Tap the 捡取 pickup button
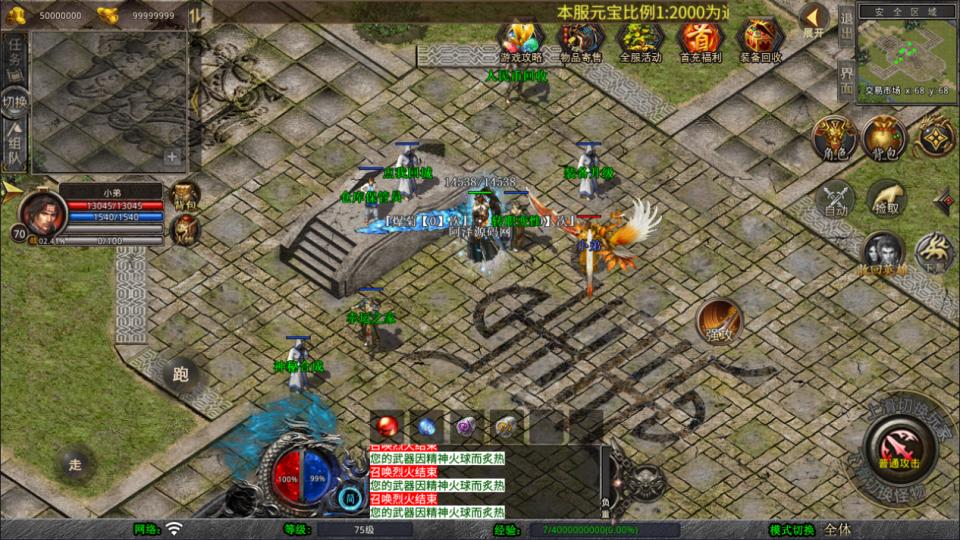This screenshot has height=540, width=960. pyautogui.click(x=886, y=200)
